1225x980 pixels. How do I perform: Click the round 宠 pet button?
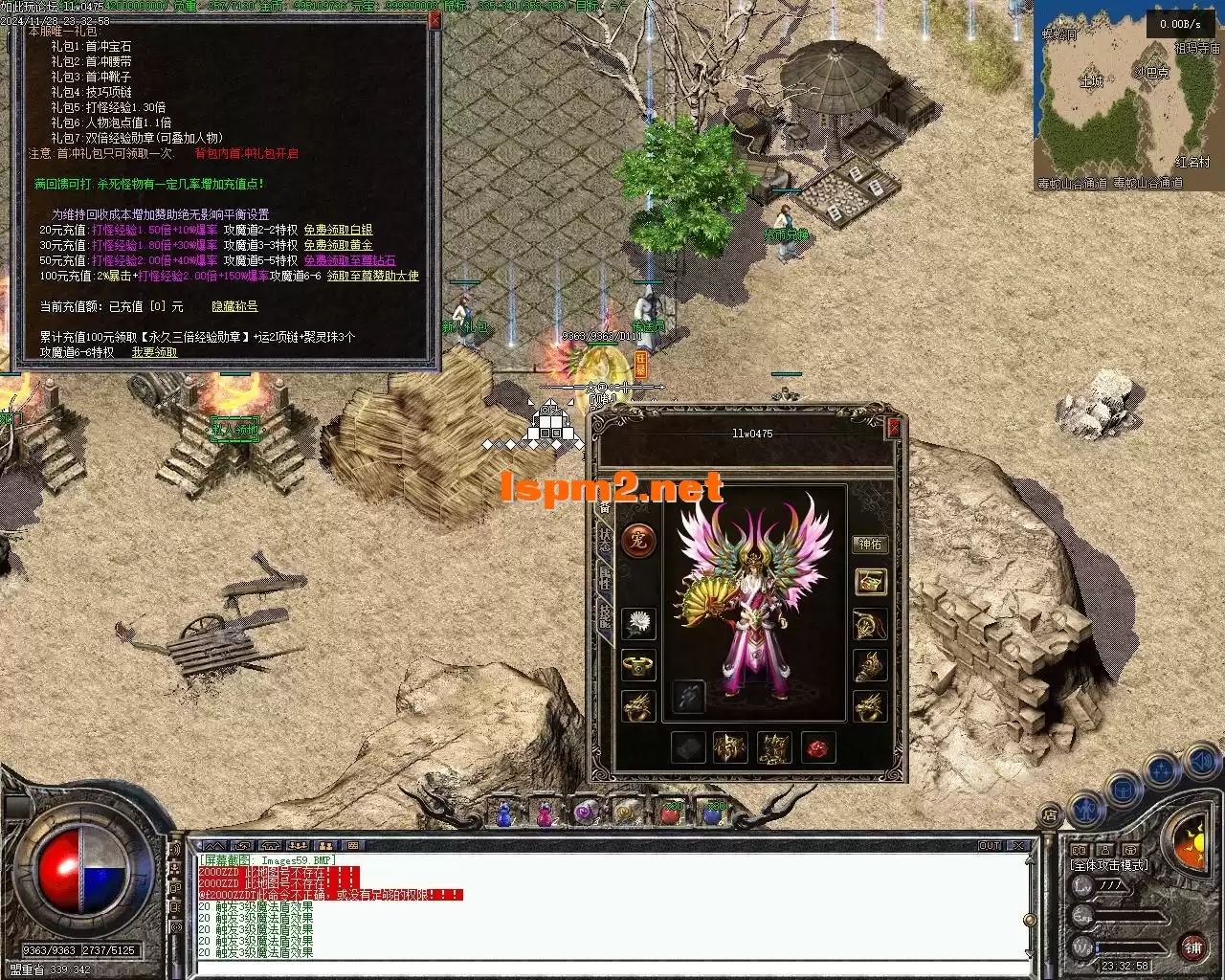[638, 541]
